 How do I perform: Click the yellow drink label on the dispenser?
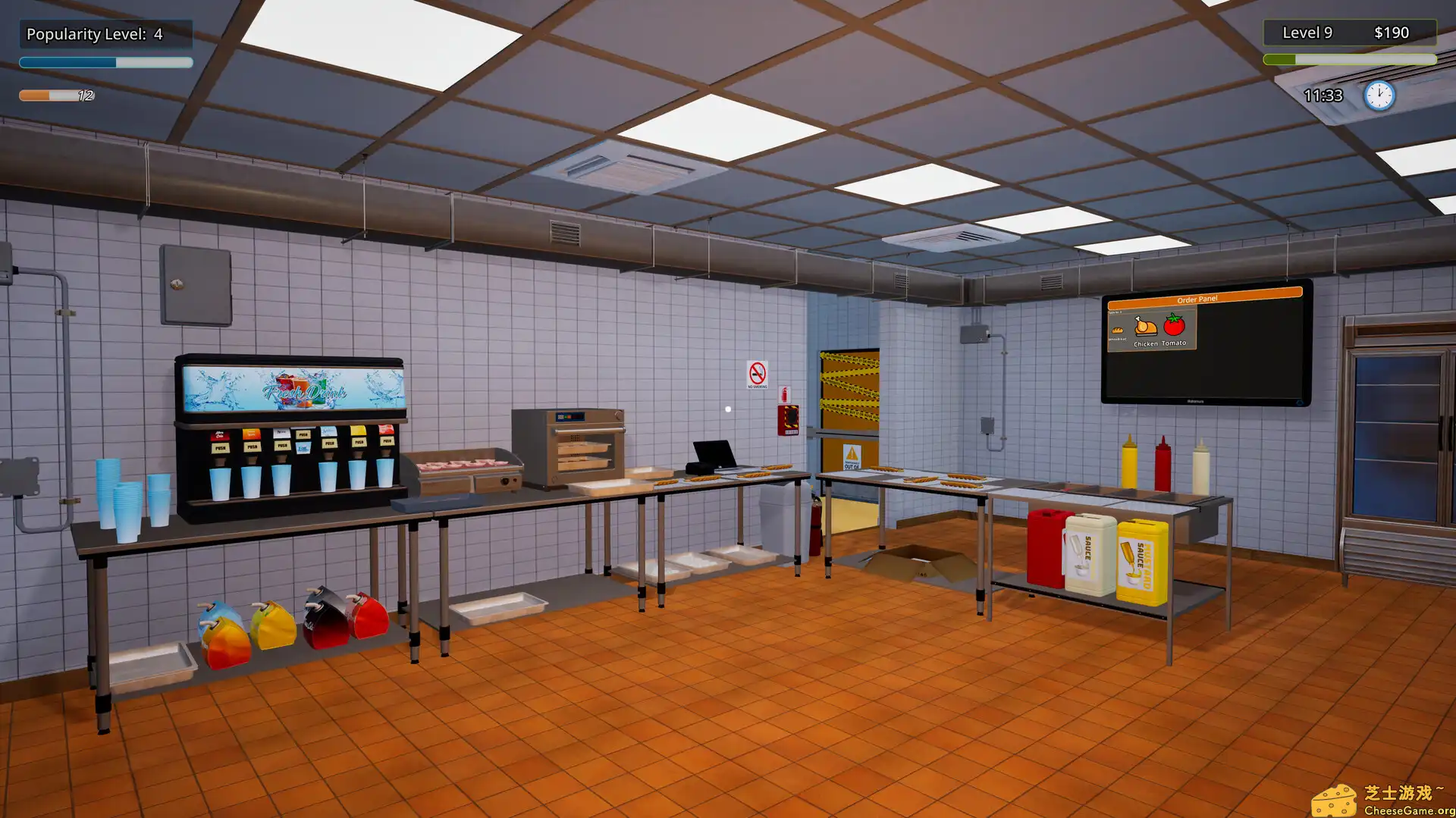357,431
